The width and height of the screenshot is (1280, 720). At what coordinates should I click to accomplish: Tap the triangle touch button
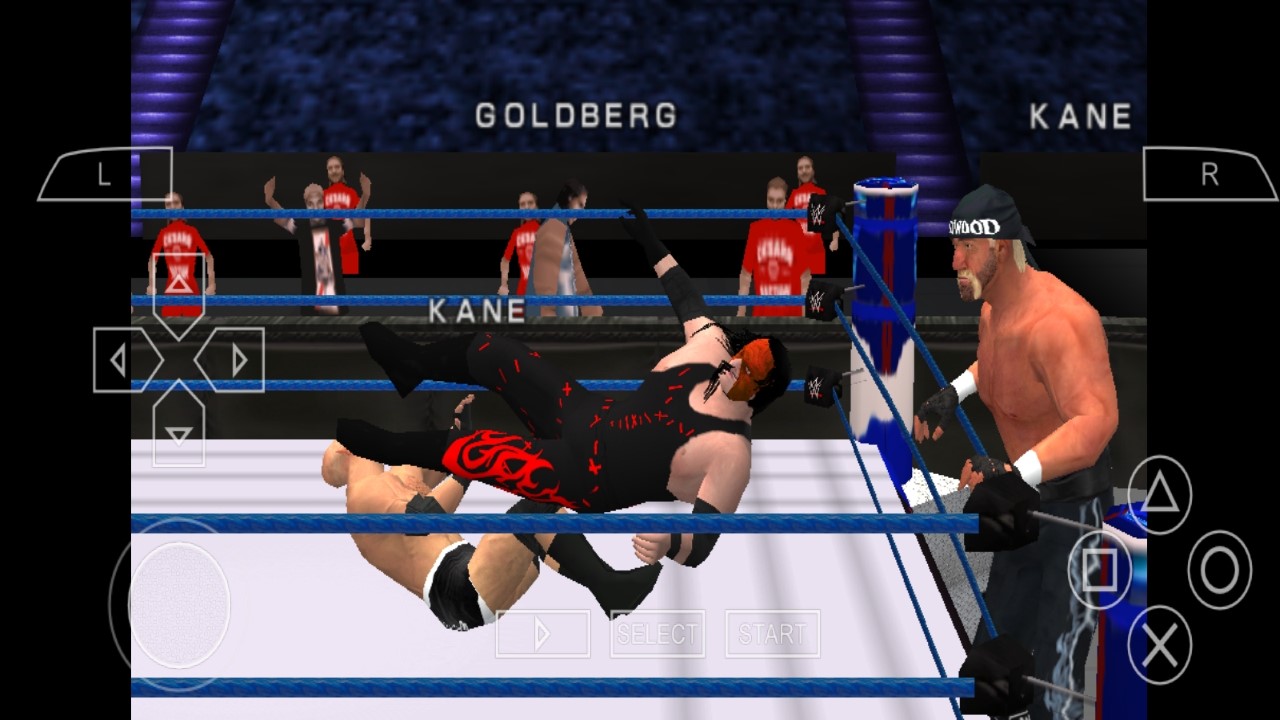[1160, 495]
